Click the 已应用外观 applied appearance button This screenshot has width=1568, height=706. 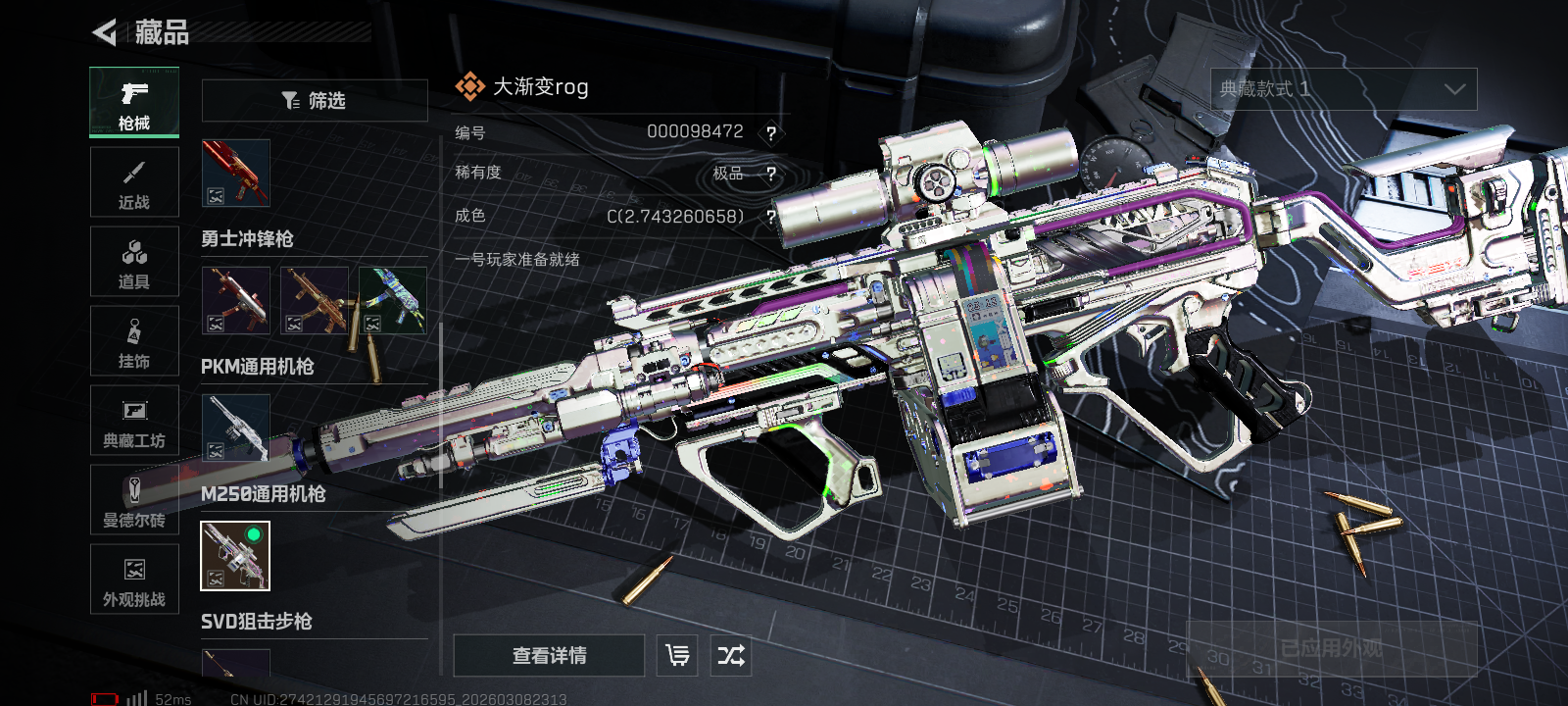[x=1332, y=648]
